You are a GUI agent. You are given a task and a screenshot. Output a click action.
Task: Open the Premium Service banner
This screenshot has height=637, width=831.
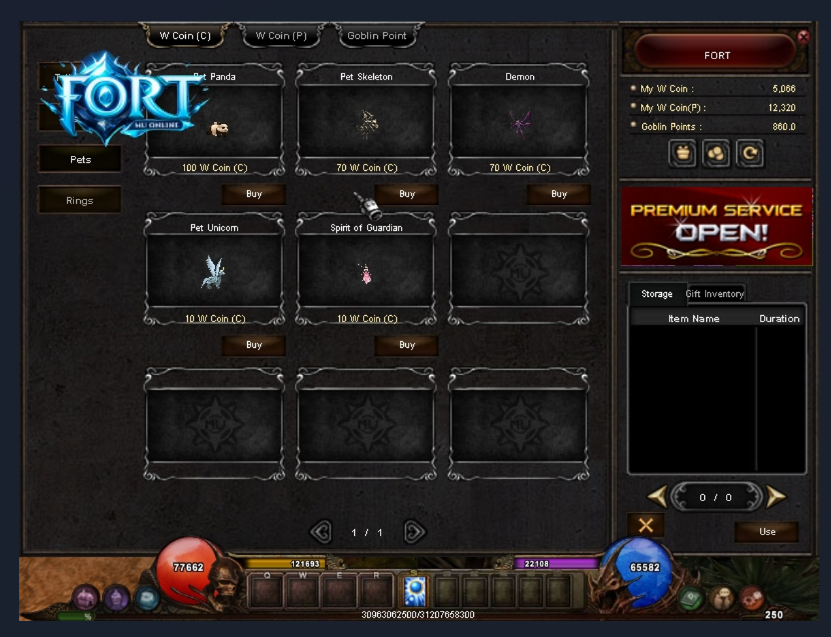(x=716, y=225)
